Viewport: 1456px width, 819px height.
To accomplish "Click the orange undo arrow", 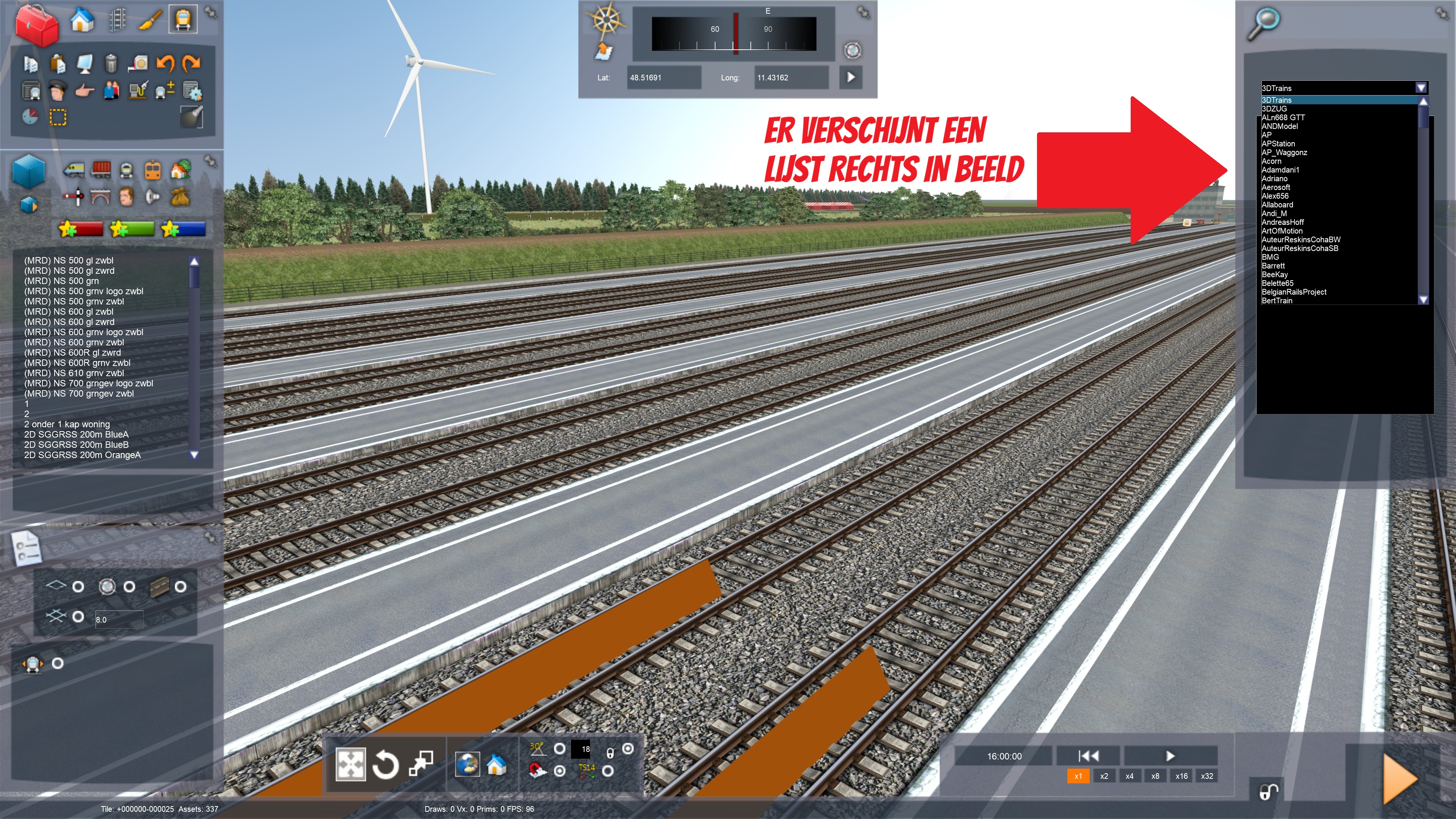I will [165, 63].
